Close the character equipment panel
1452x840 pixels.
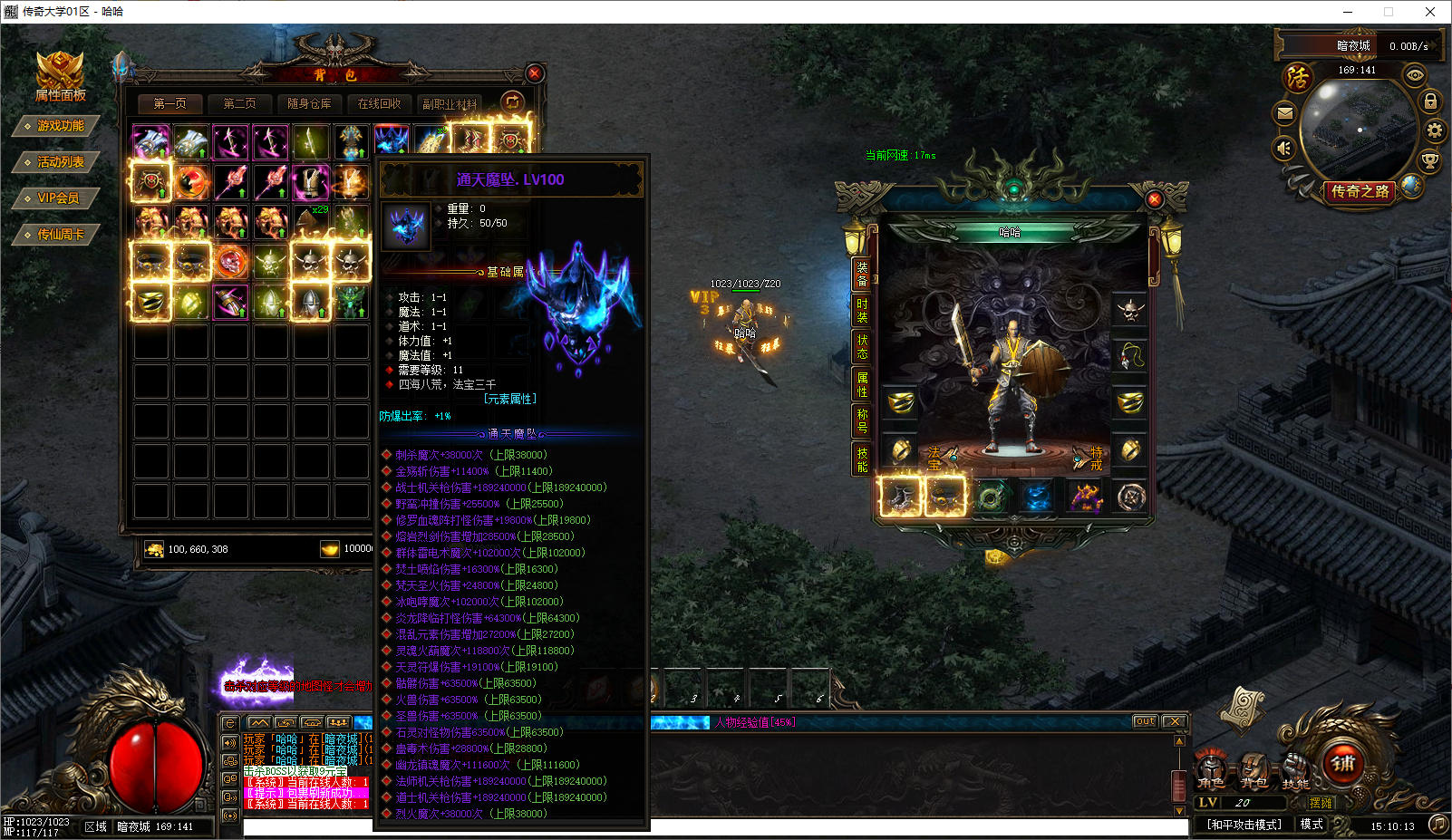[x=1154, y=199]
